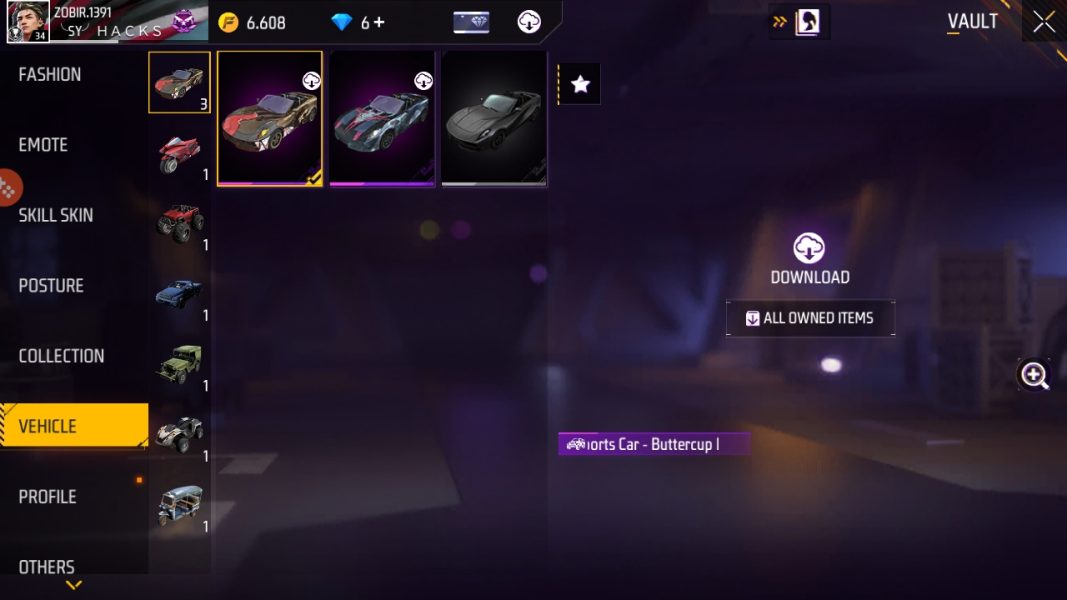This screenshot has width=1067, height=600.
Task: Download all owned items
Action: click(810, 318)
